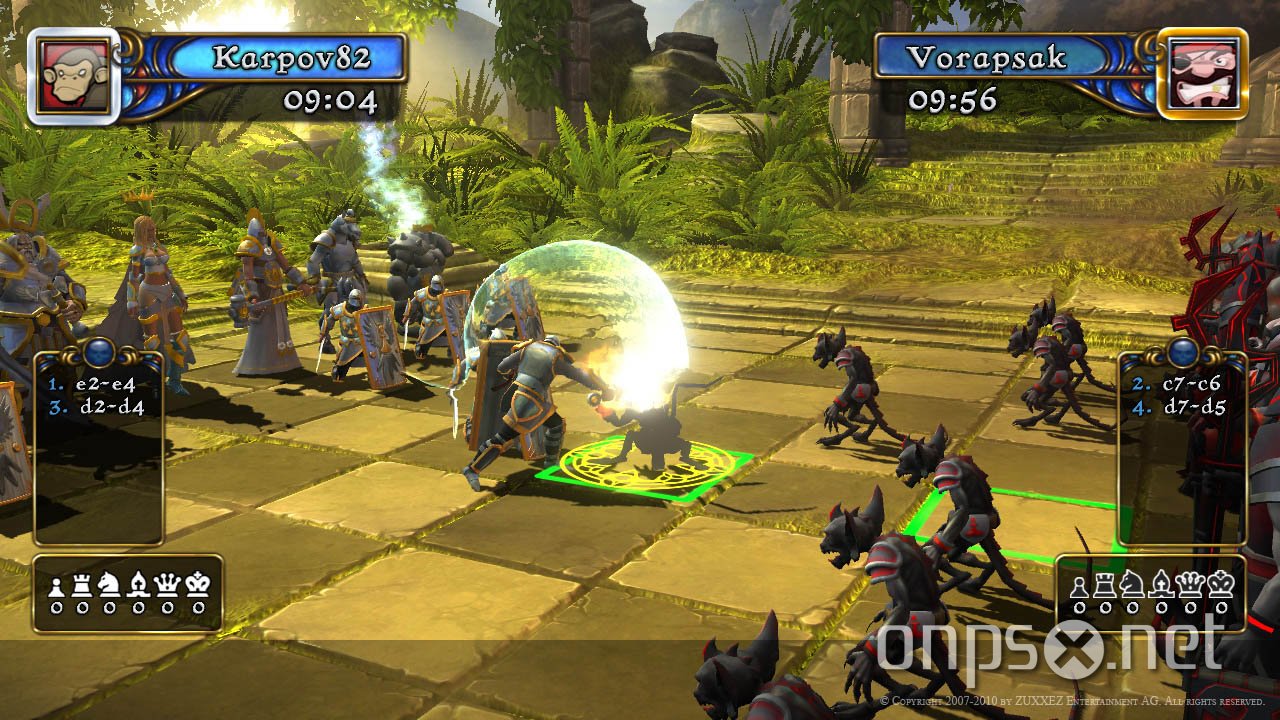Click the black knight icon in Vorapsak's tray
Screen dimensions: 1280x720
pos(1131,586)
